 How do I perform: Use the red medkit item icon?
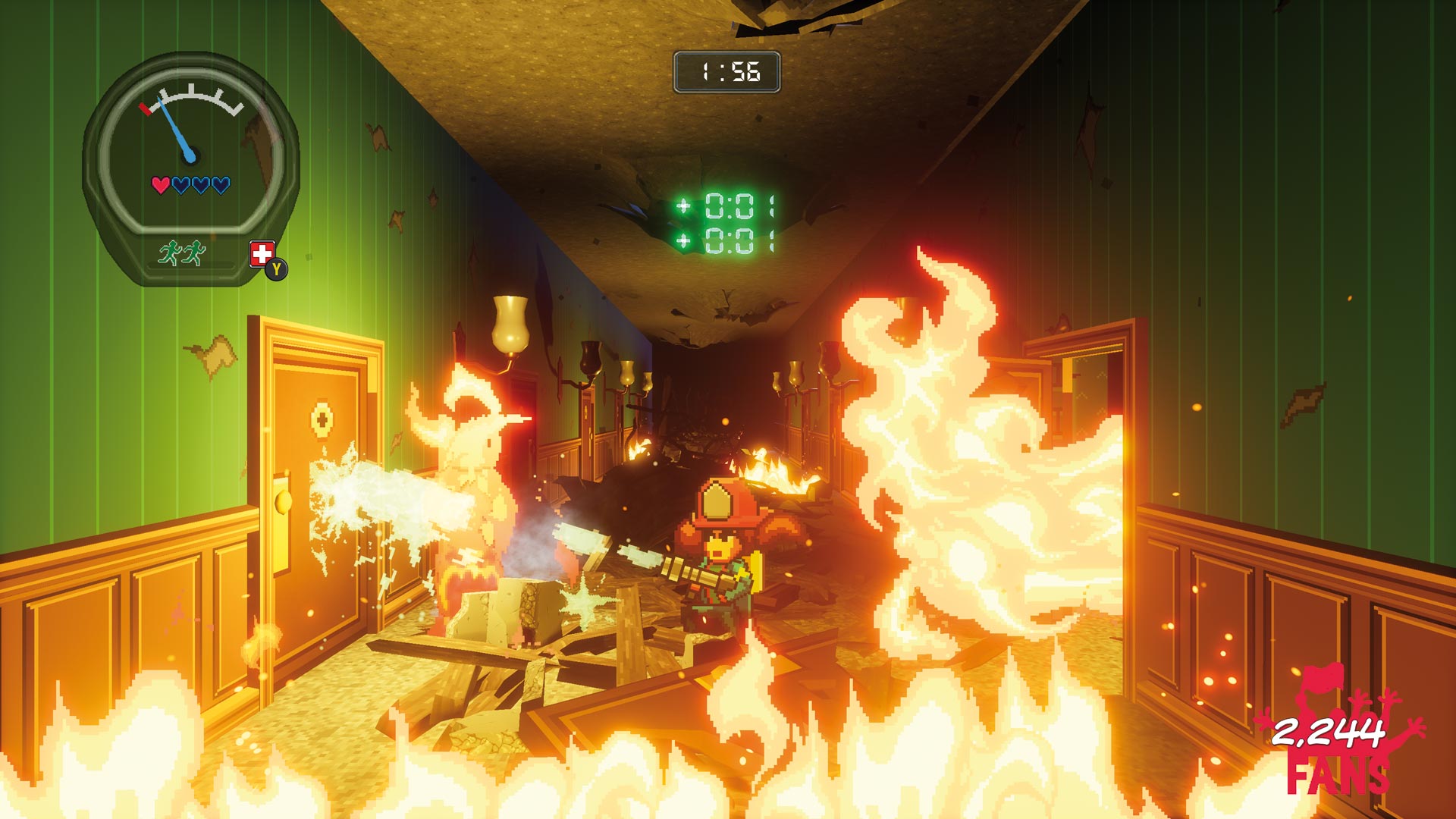262,254
